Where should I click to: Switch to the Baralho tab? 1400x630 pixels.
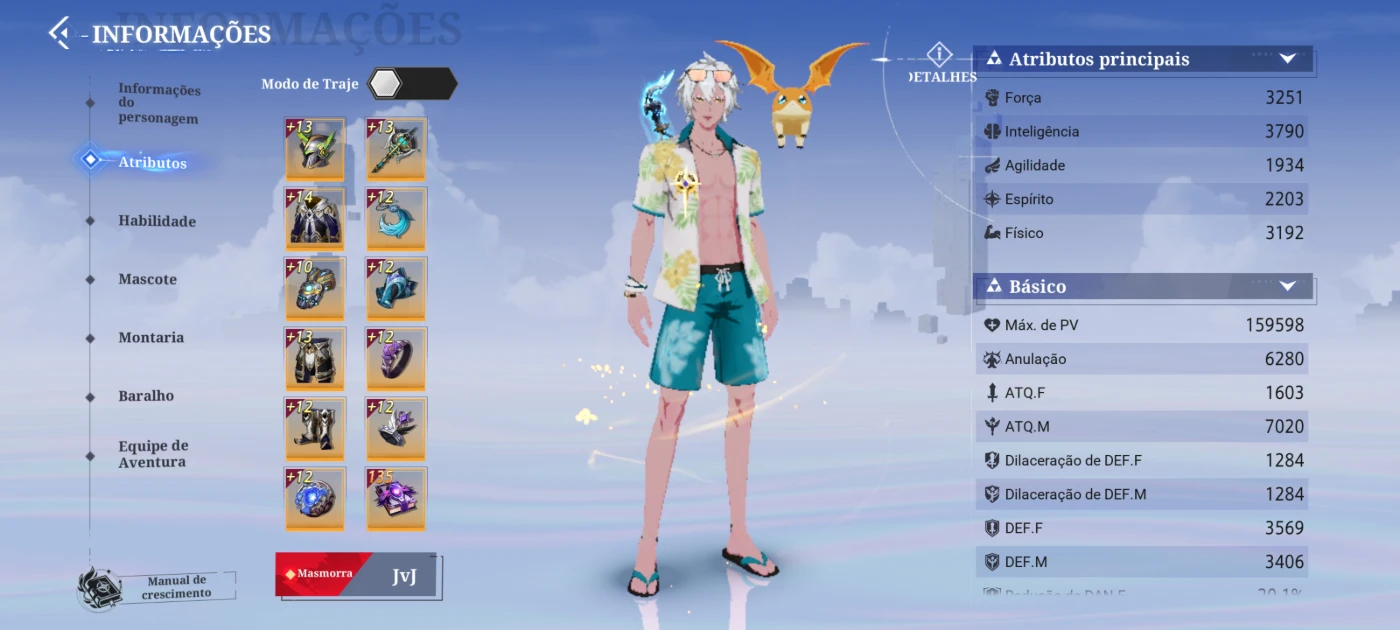pos(146,396)
